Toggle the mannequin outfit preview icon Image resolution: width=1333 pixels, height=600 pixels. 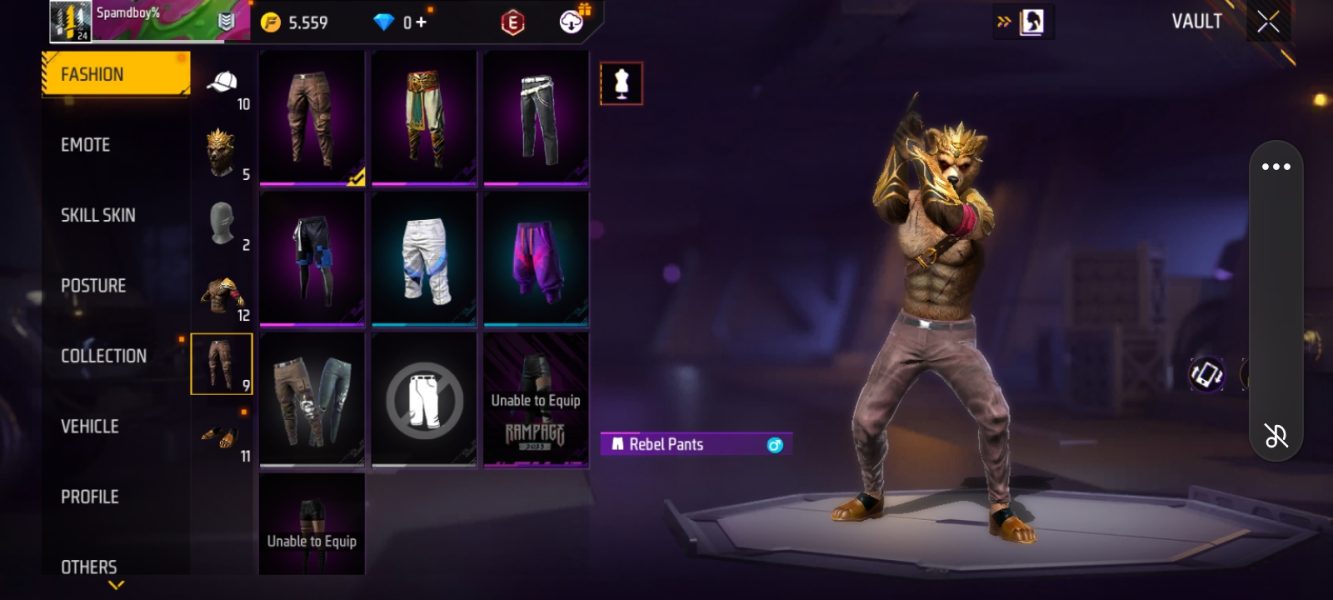click(621, 84)
